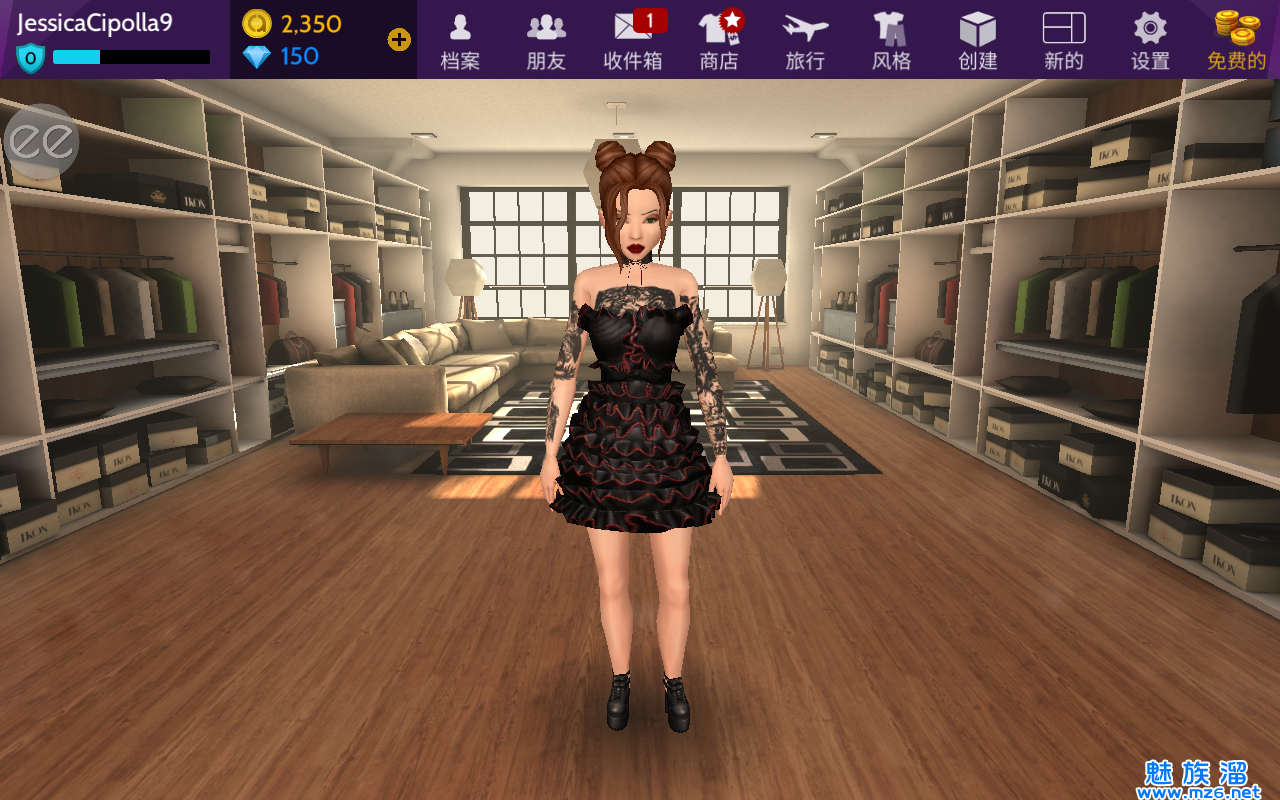Open the 风格 style wardrobe
1280x800 pixels.
(x=891, y=40)
